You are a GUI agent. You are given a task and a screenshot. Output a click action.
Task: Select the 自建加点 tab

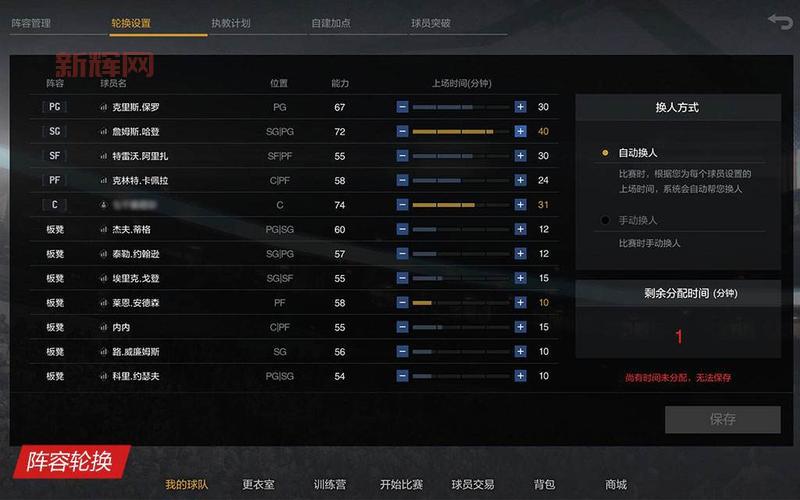click(331, 22)
